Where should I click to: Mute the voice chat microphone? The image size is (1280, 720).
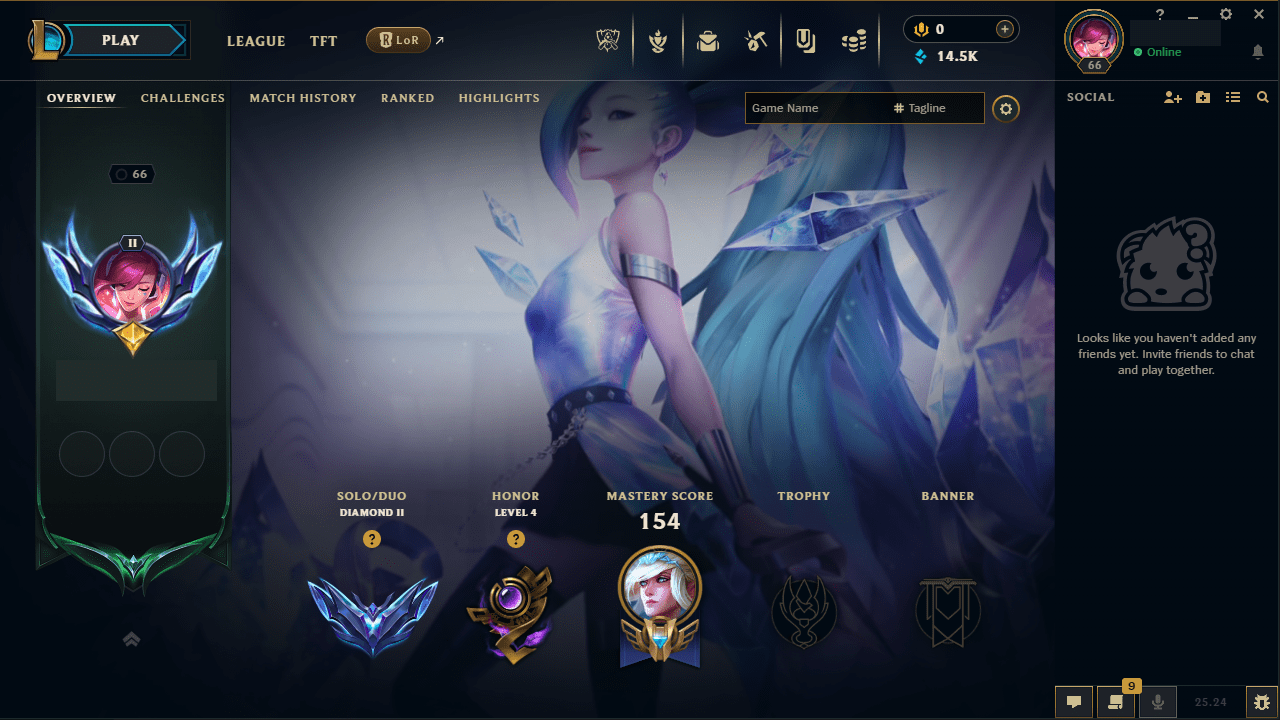(x=1157, y=701)
